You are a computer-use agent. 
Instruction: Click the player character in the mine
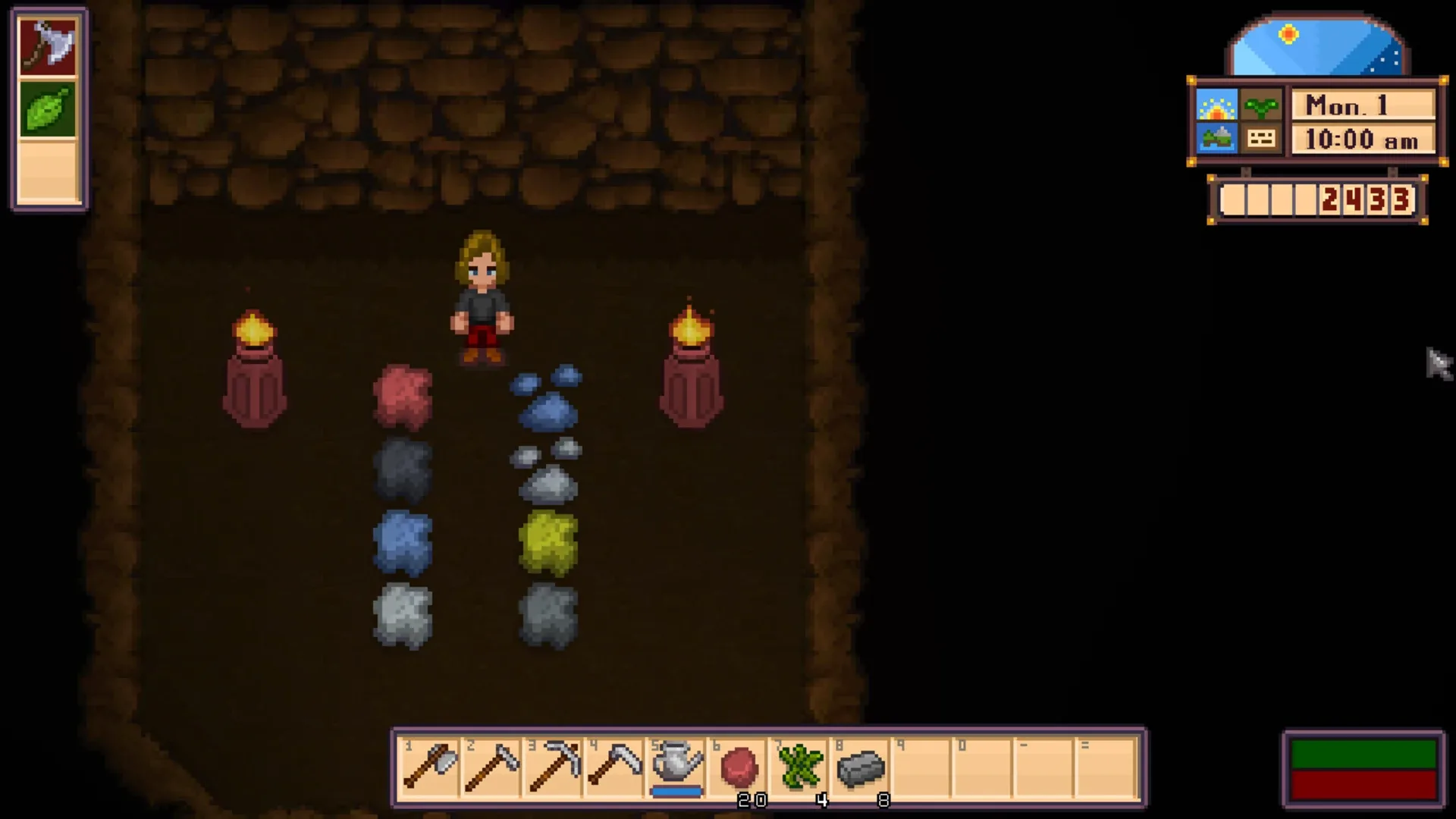(483, 296)
